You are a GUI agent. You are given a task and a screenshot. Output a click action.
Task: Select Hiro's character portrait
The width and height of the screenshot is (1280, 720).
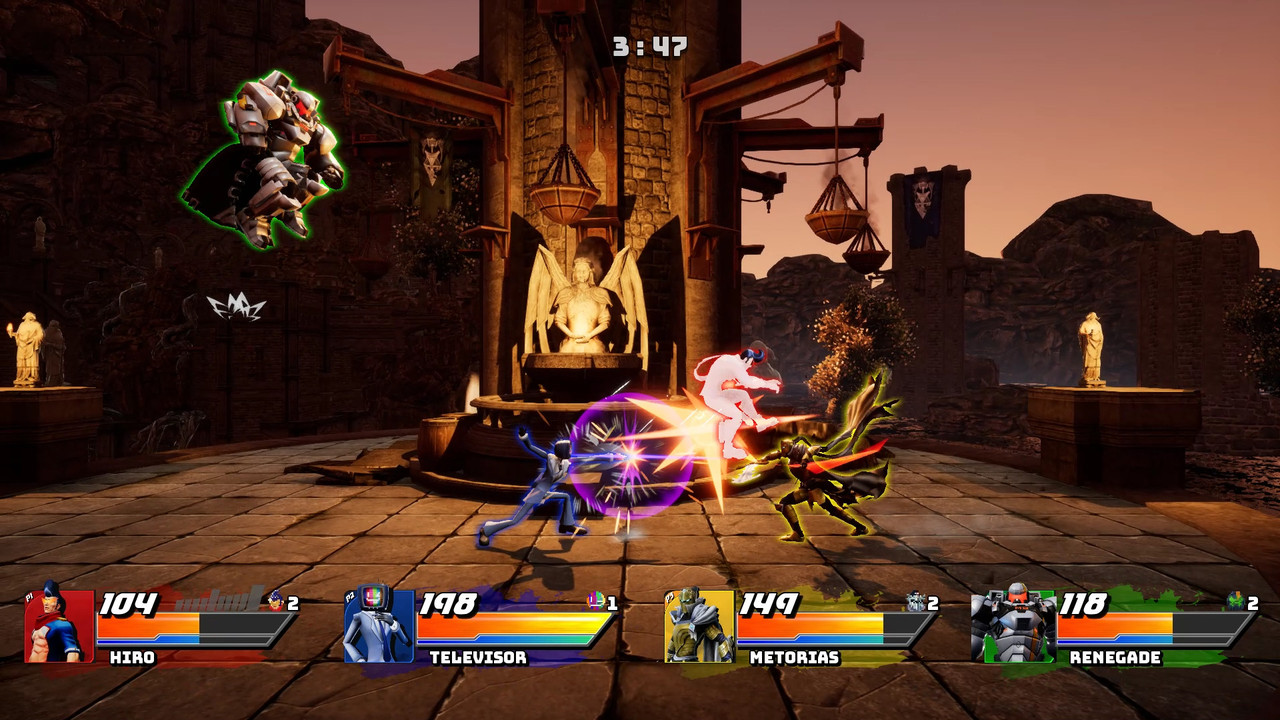click(59, 626)
